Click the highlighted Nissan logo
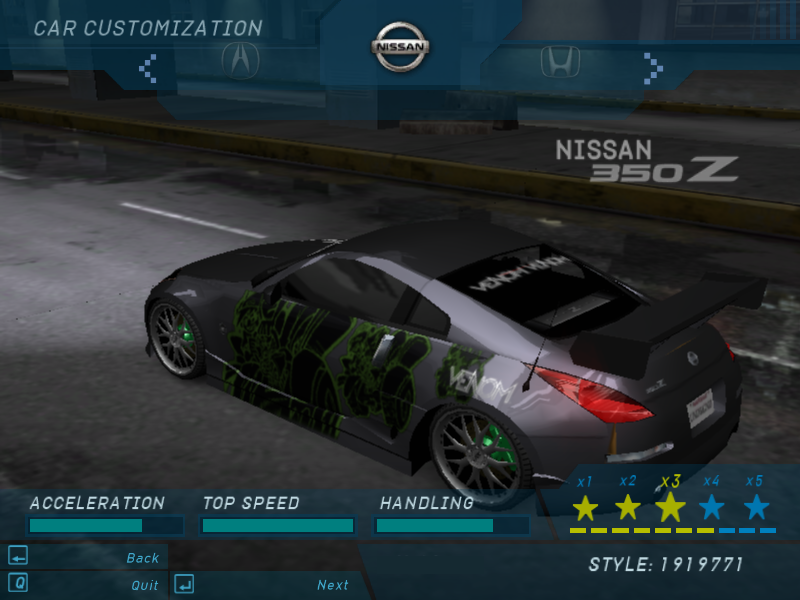 click(x=401, y=46)
